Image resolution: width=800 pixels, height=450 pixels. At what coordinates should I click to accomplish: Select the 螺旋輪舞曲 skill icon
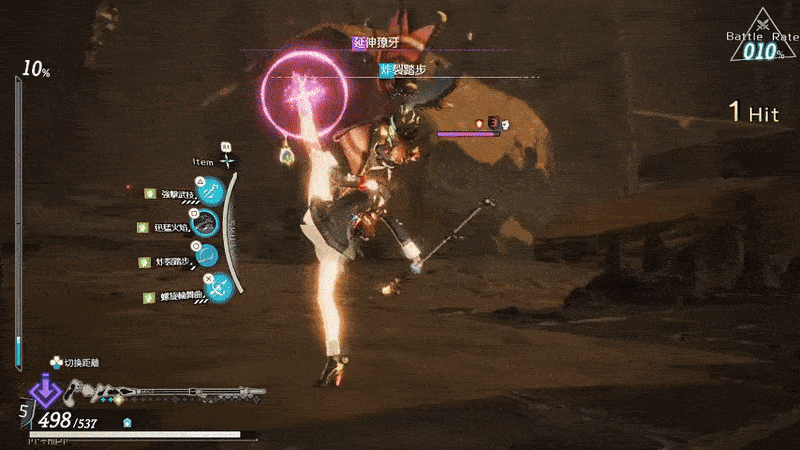220,290
